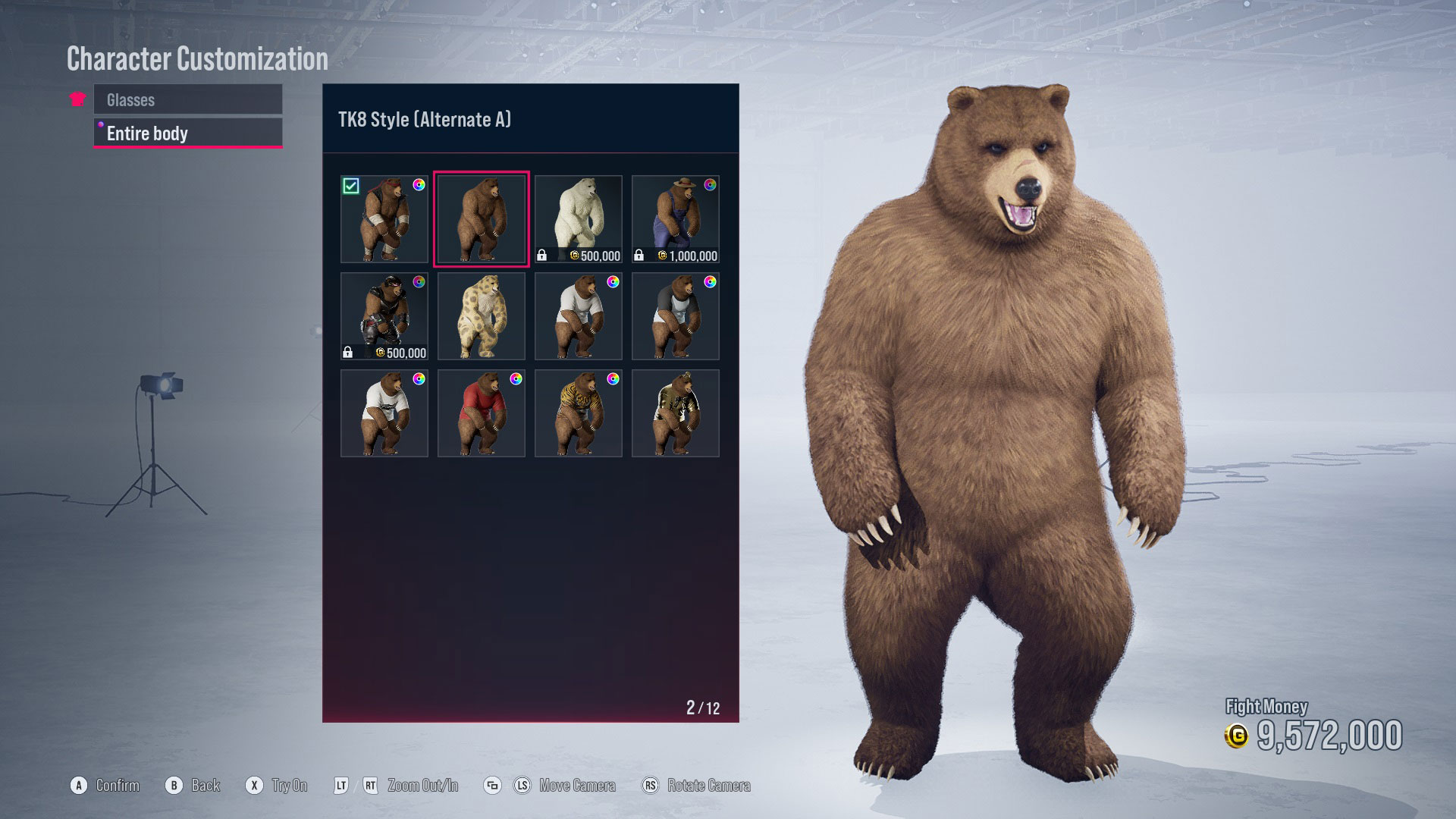Open the color wheel on the straw-hat bear outfit
Screen dimensions: 1456x819
(x=708, y=184)
